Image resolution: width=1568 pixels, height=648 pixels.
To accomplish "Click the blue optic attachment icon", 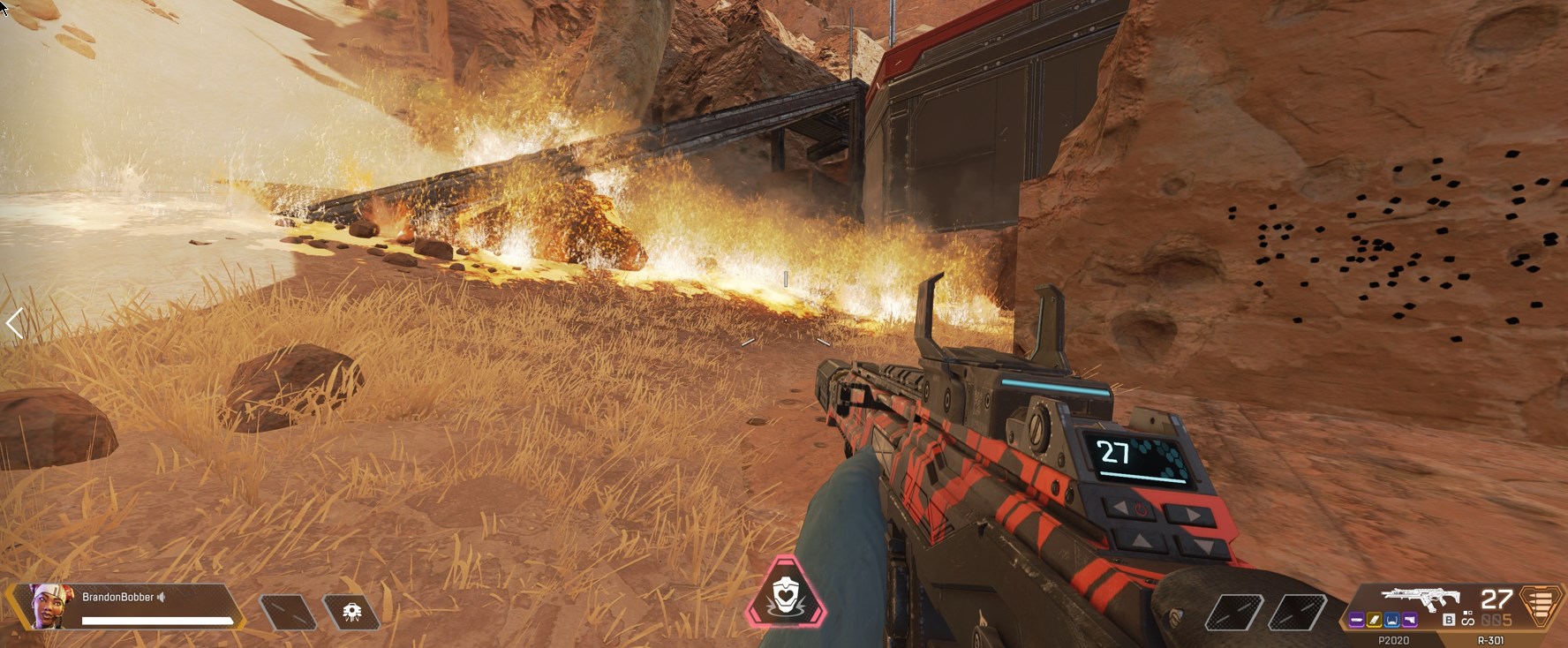I will [1392, 620].
